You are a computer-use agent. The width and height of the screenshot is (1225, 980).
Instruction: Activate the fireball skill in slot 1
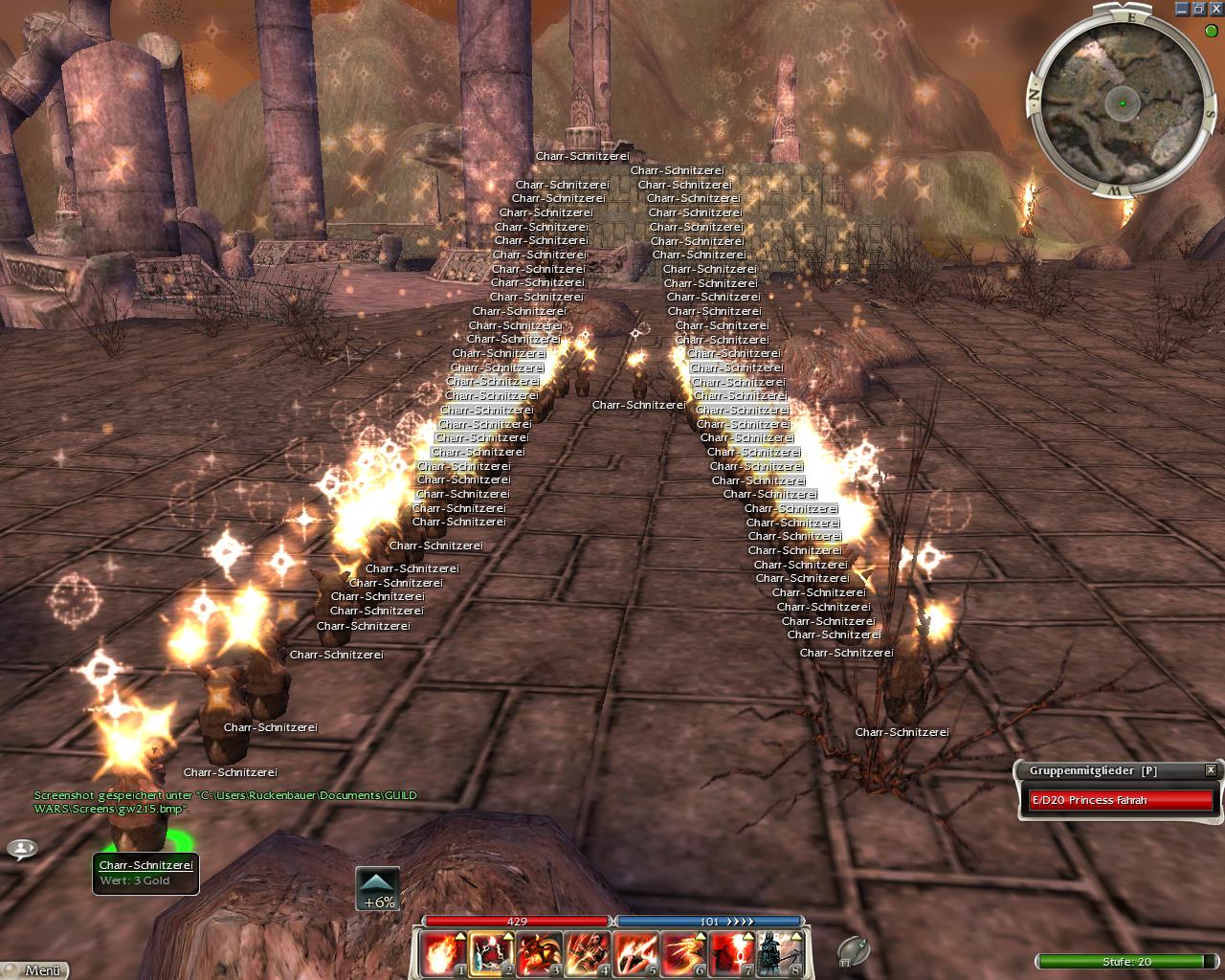(443, 953)
